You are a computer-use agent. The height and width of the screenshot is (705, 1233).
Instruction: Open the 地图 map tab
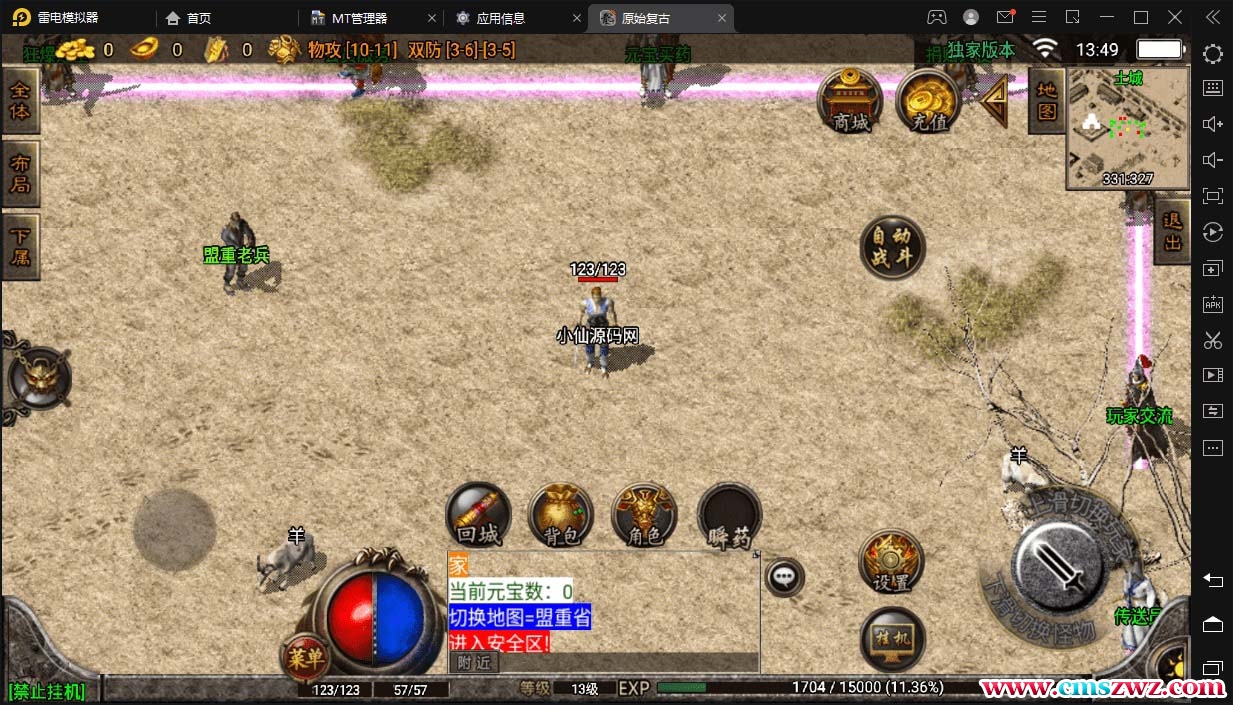1046,100
